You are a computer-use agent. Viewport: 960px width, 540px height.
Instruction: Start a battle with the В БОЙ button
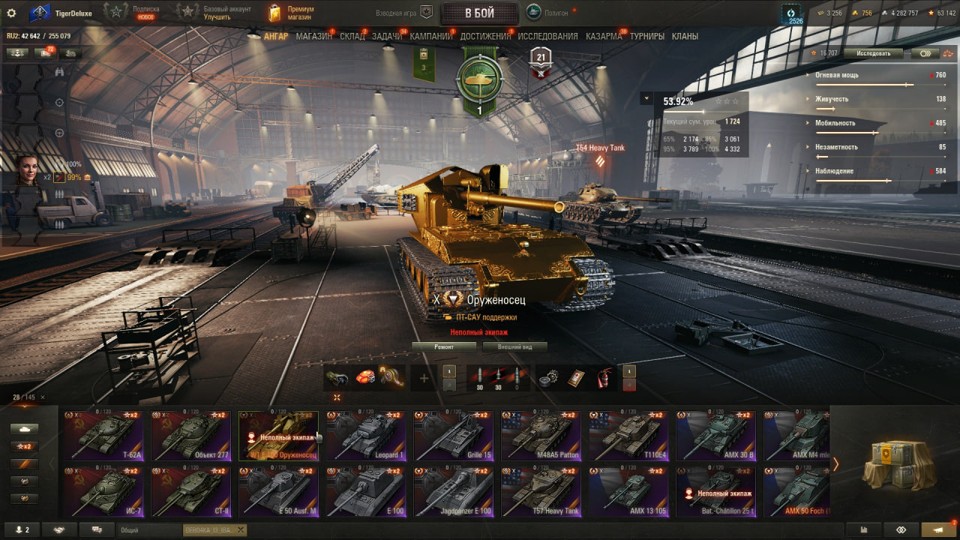[x=479, y=12]
